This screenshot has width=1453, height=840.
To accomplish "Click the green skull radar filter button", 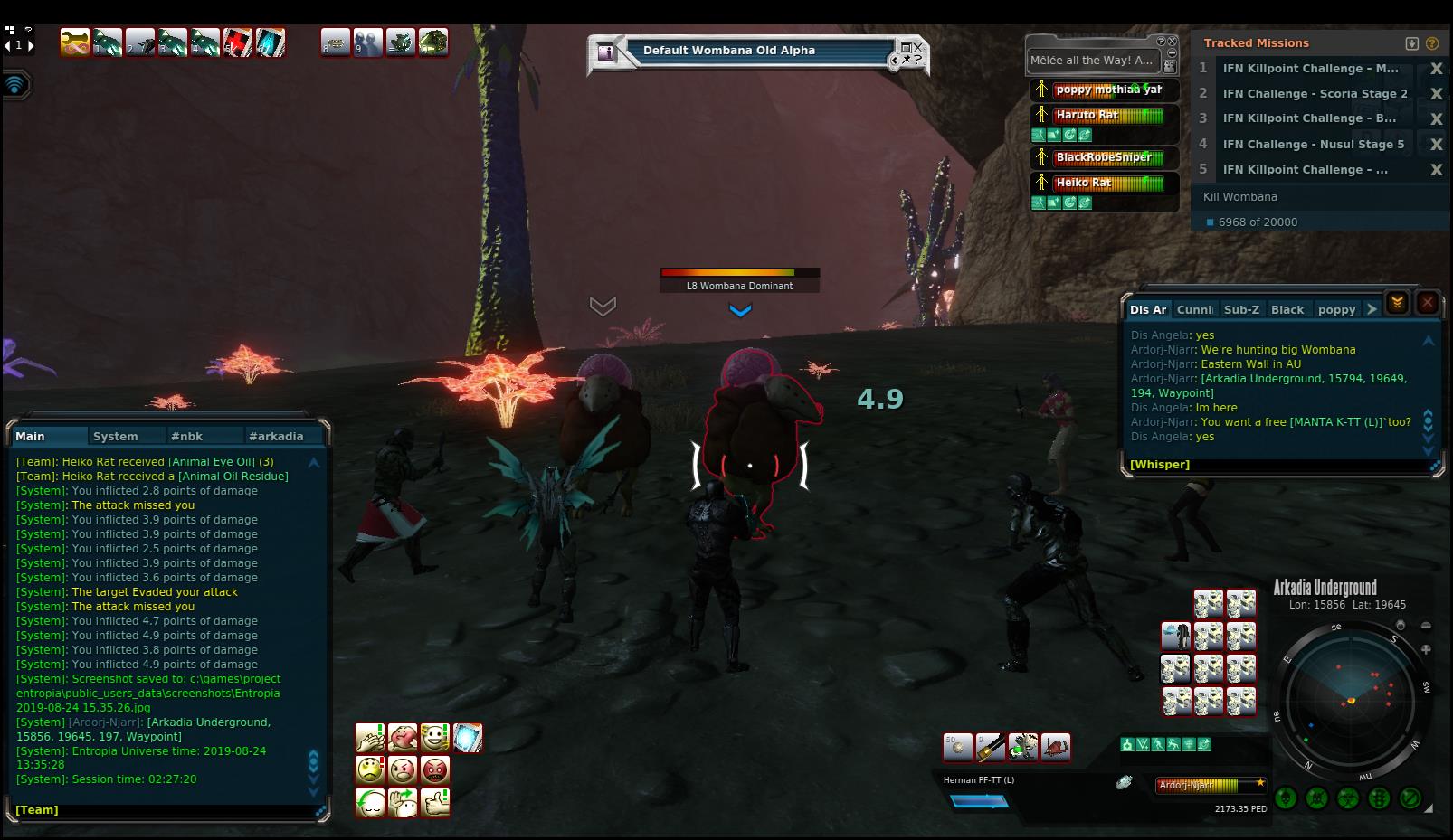I will 1287,798.
